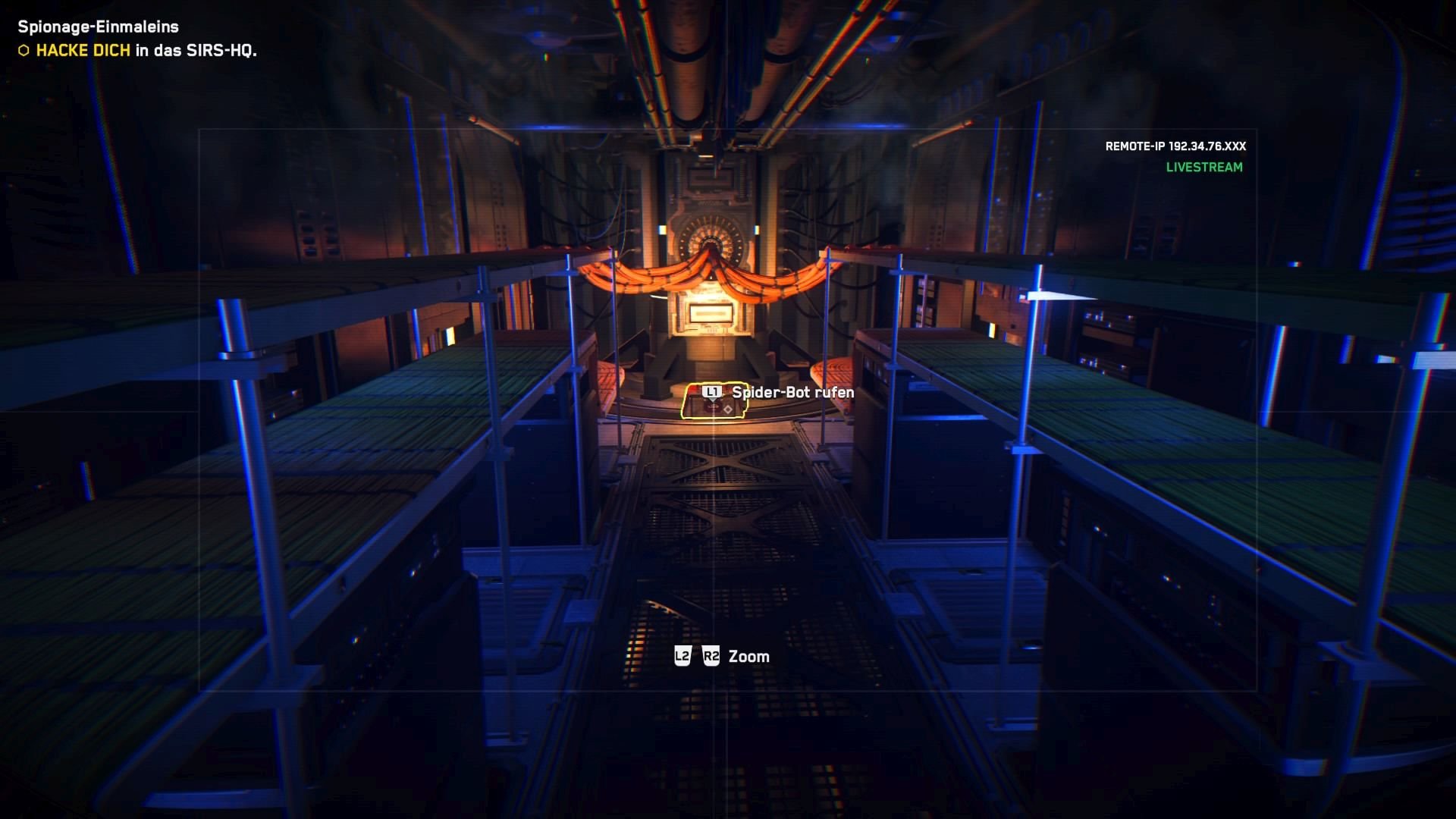
Task: Select the LIVESTREAM status tab
Action: pyautogui.click(x=1204, y=168)
